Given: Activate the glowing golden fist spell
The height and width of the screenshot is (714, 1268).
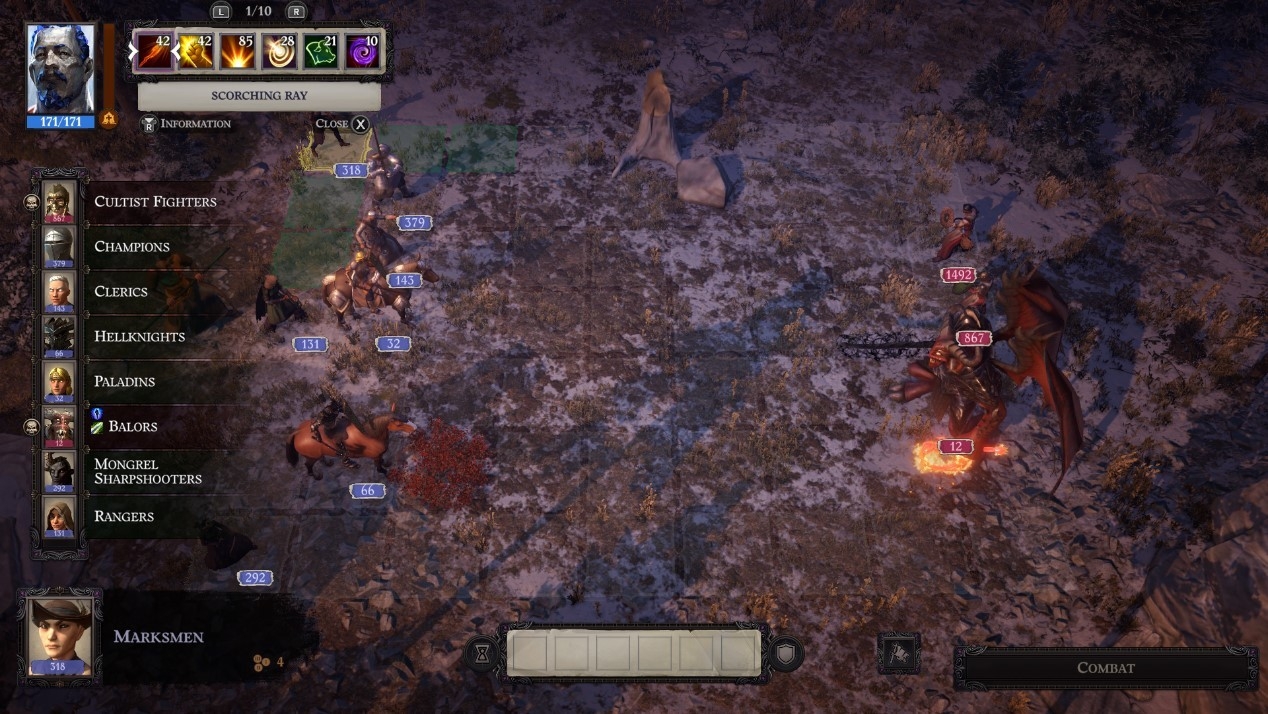Looking at the screenshot, I should (195, 52).
